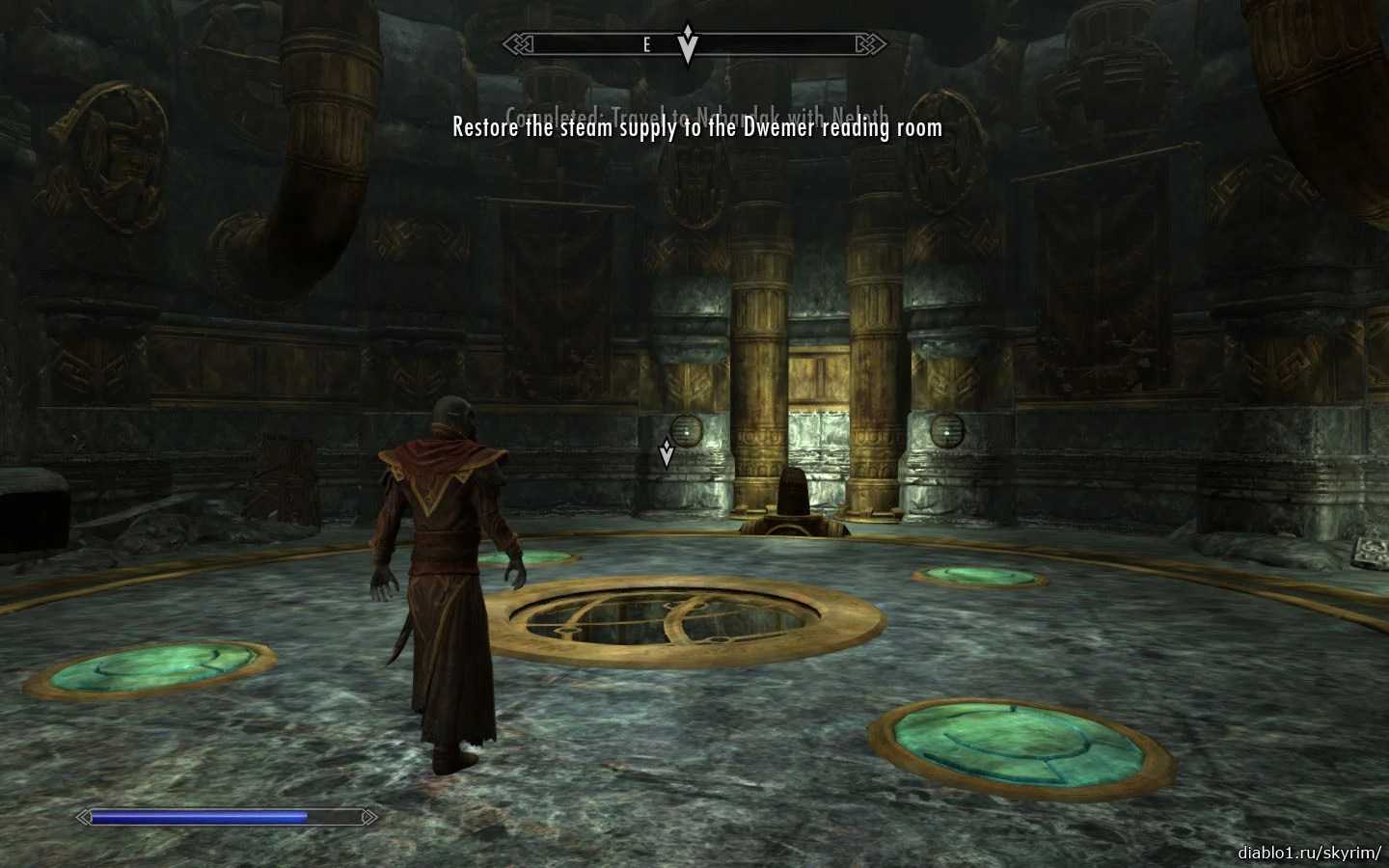Open the diablo1.ru/skyrim/ watermark link
The image size is (1389, 868).
1309,853
